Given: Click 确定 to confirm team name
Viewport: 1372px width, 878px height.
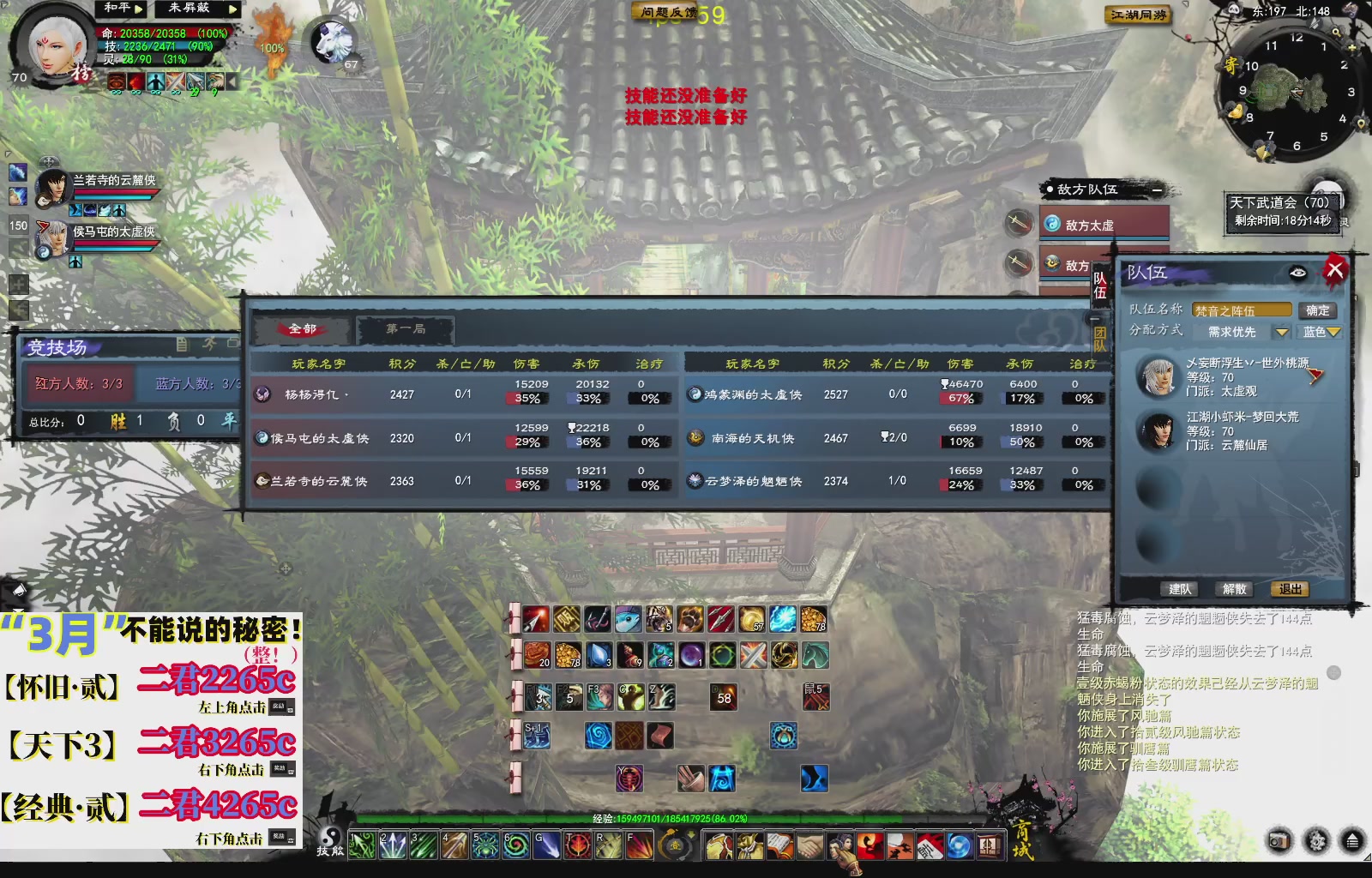Looking at the screenshot, I should pyautogui.click(x=1320, y=310).
